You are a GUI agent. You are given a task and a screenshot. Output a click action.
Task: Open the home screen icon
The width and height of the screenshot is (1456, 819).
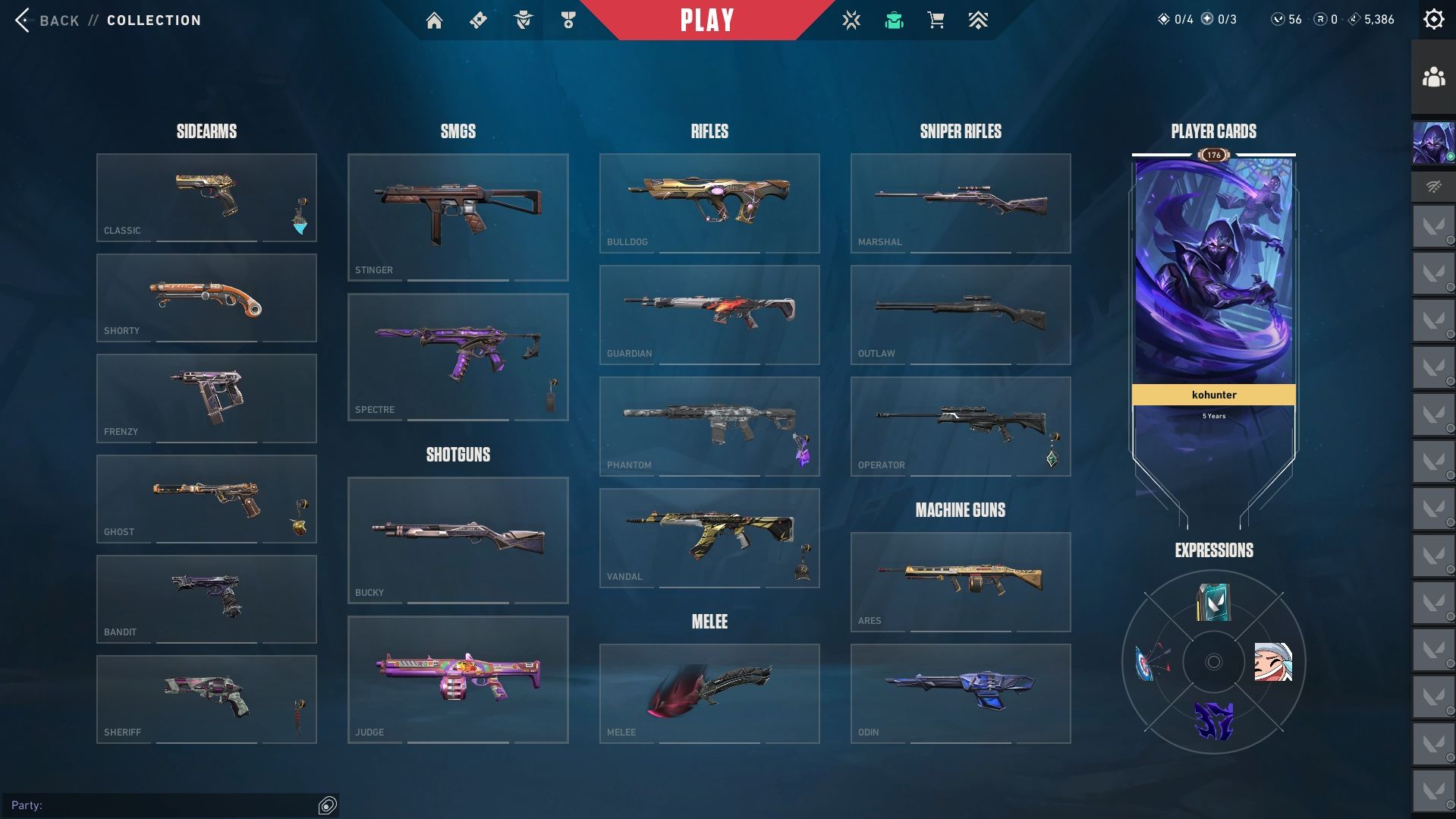(x=434, y=20)
